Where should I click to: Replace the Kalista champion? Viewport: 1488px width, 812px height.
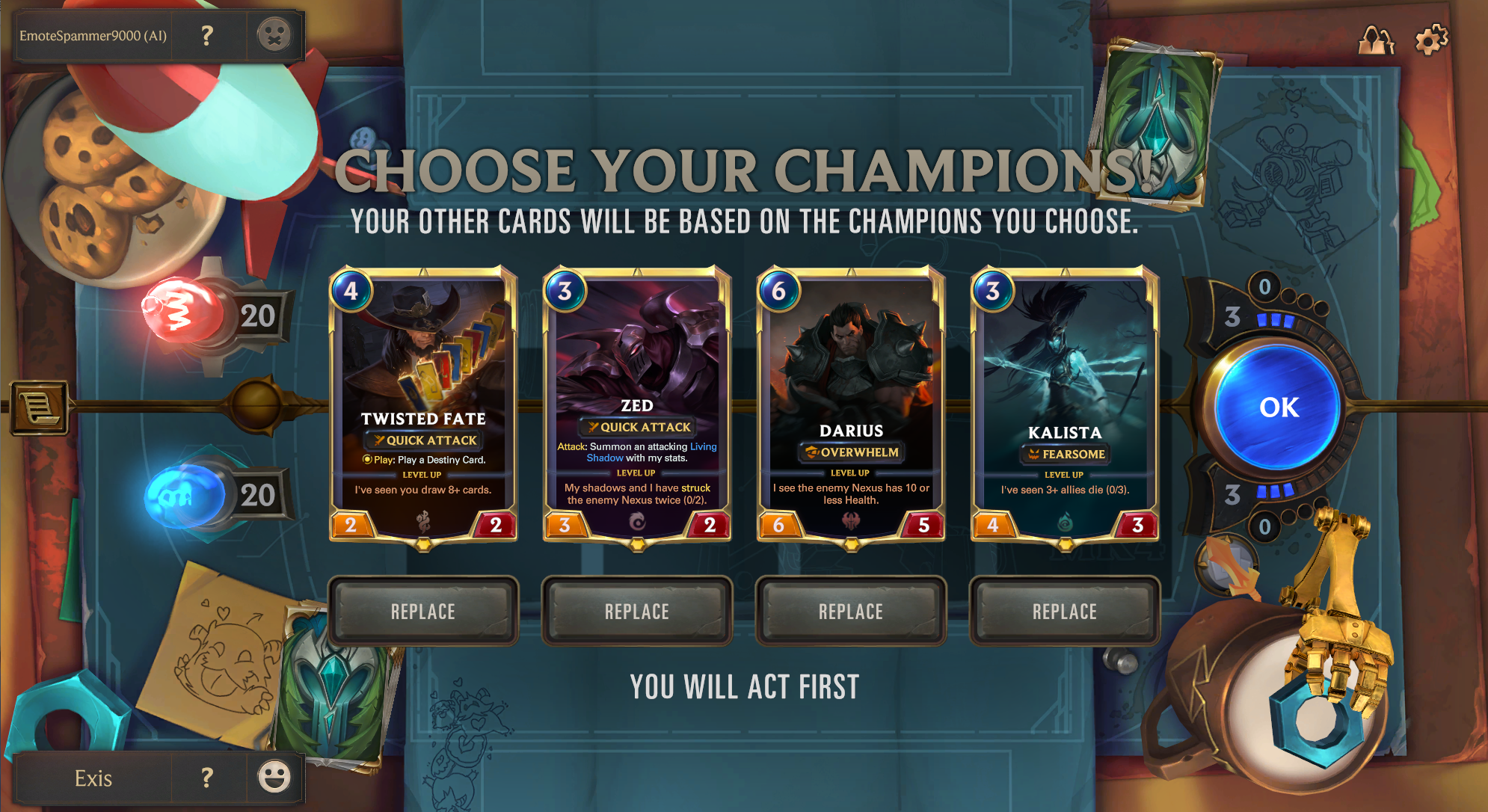[1064, 611]
